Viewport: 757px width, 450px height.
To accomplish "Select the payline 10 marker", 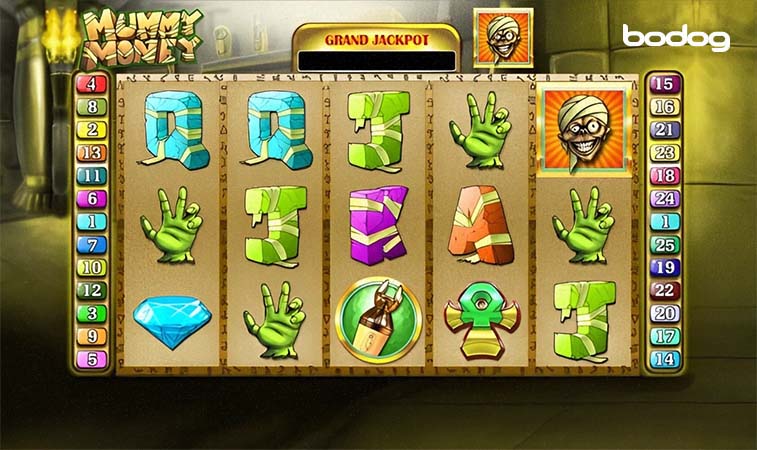I will pos(91,268).
